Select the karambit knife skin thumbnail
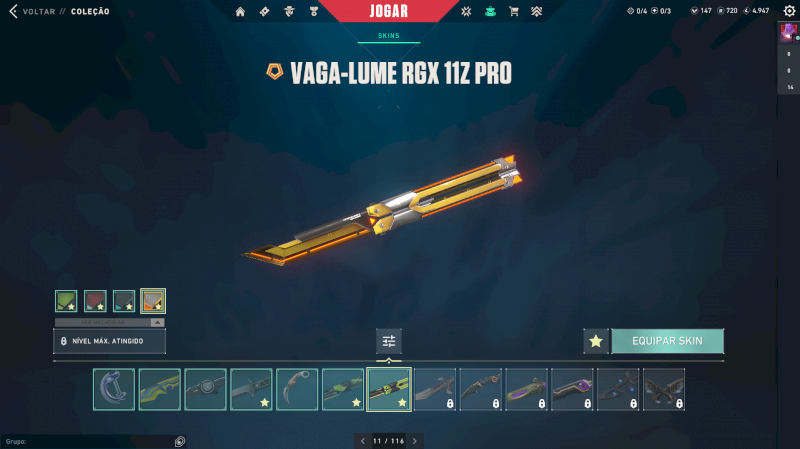 (297, 389)
